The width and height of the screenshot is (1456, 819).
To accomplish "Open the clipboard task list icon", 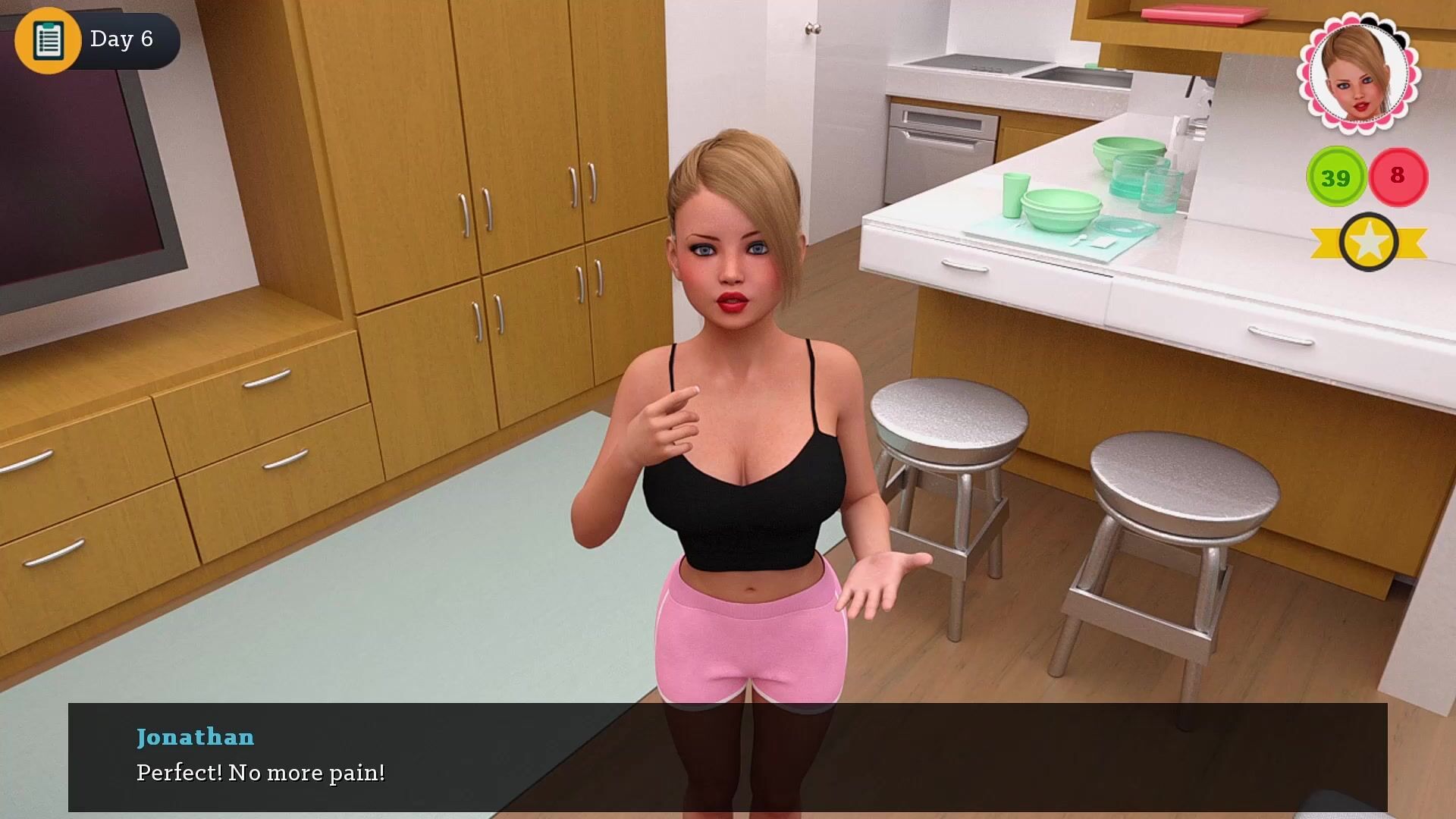I will point(48,39).
